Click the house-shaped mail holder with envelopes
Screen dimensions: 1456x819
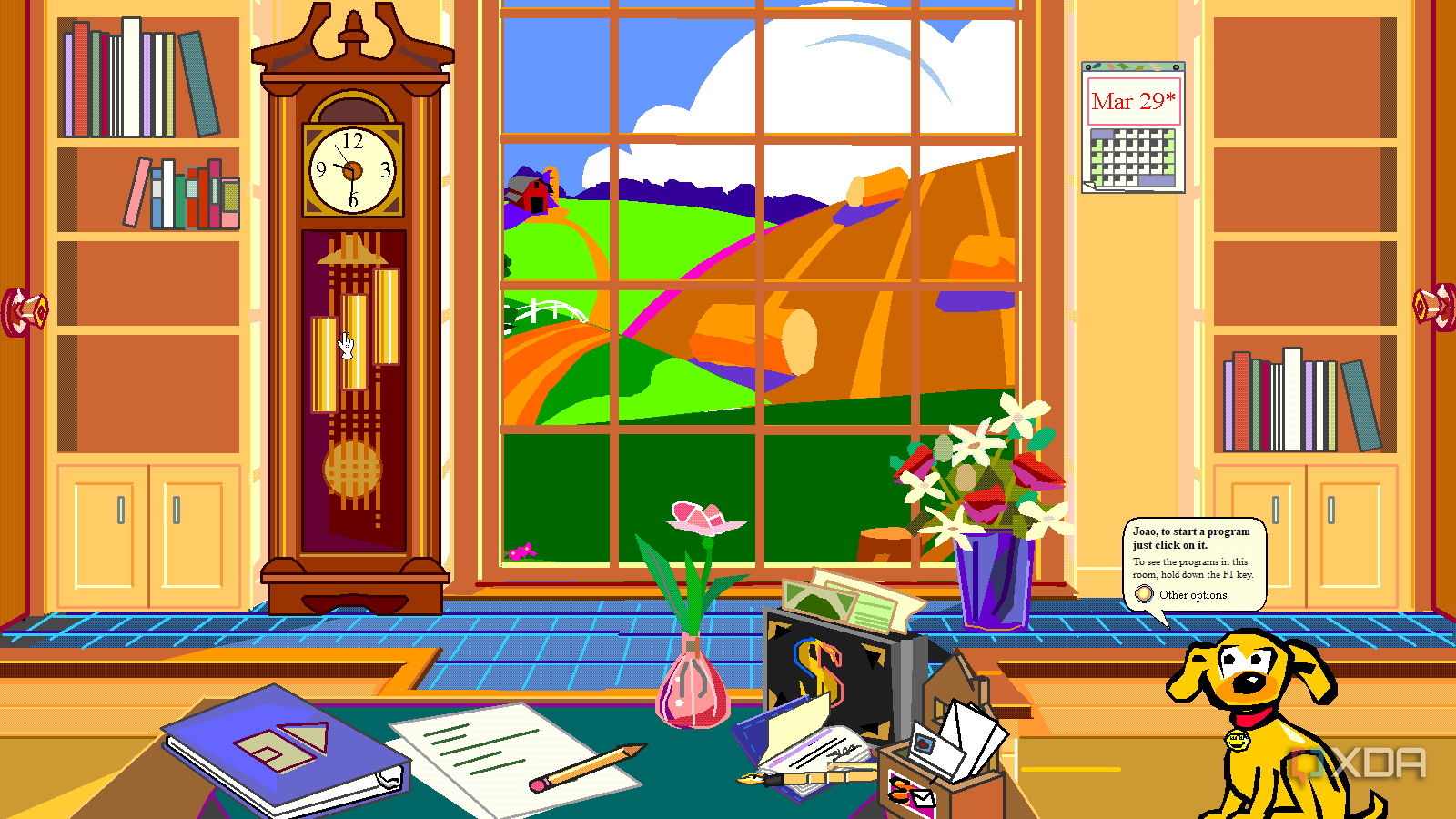pyautogui.click(x=946, y=692)
